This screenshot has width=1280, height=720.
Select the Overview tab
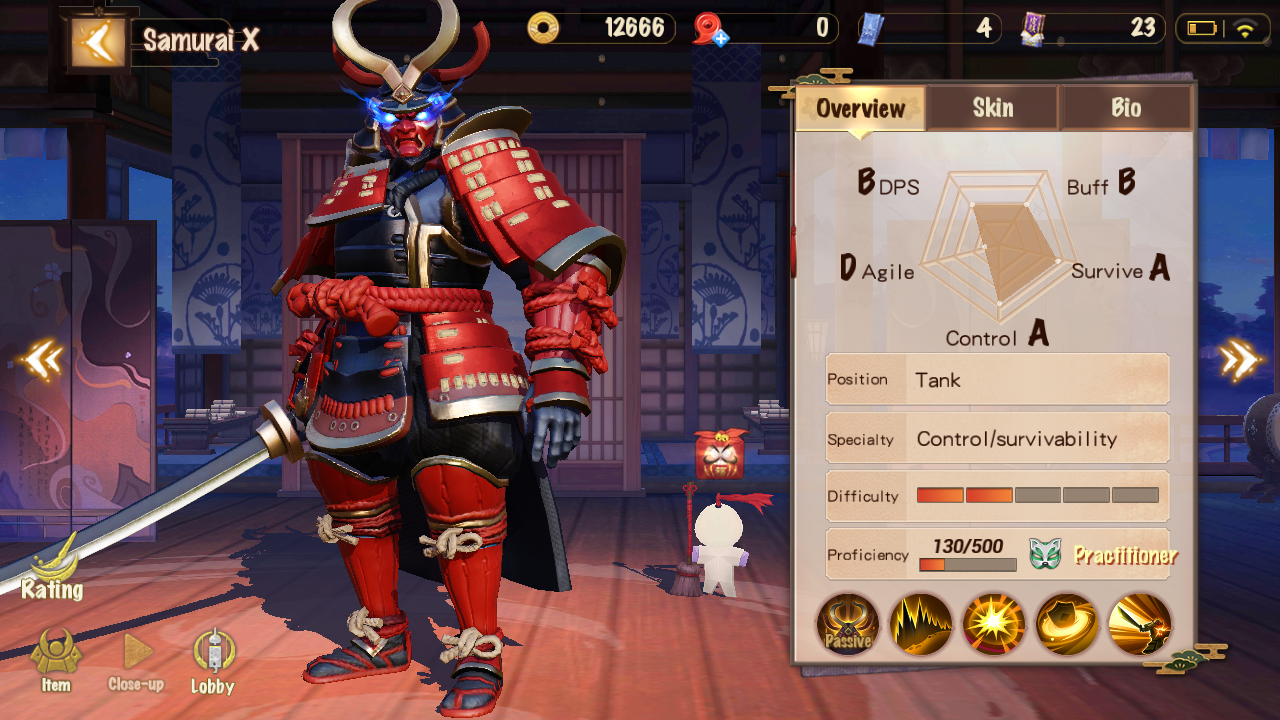(x=860, y=108)
